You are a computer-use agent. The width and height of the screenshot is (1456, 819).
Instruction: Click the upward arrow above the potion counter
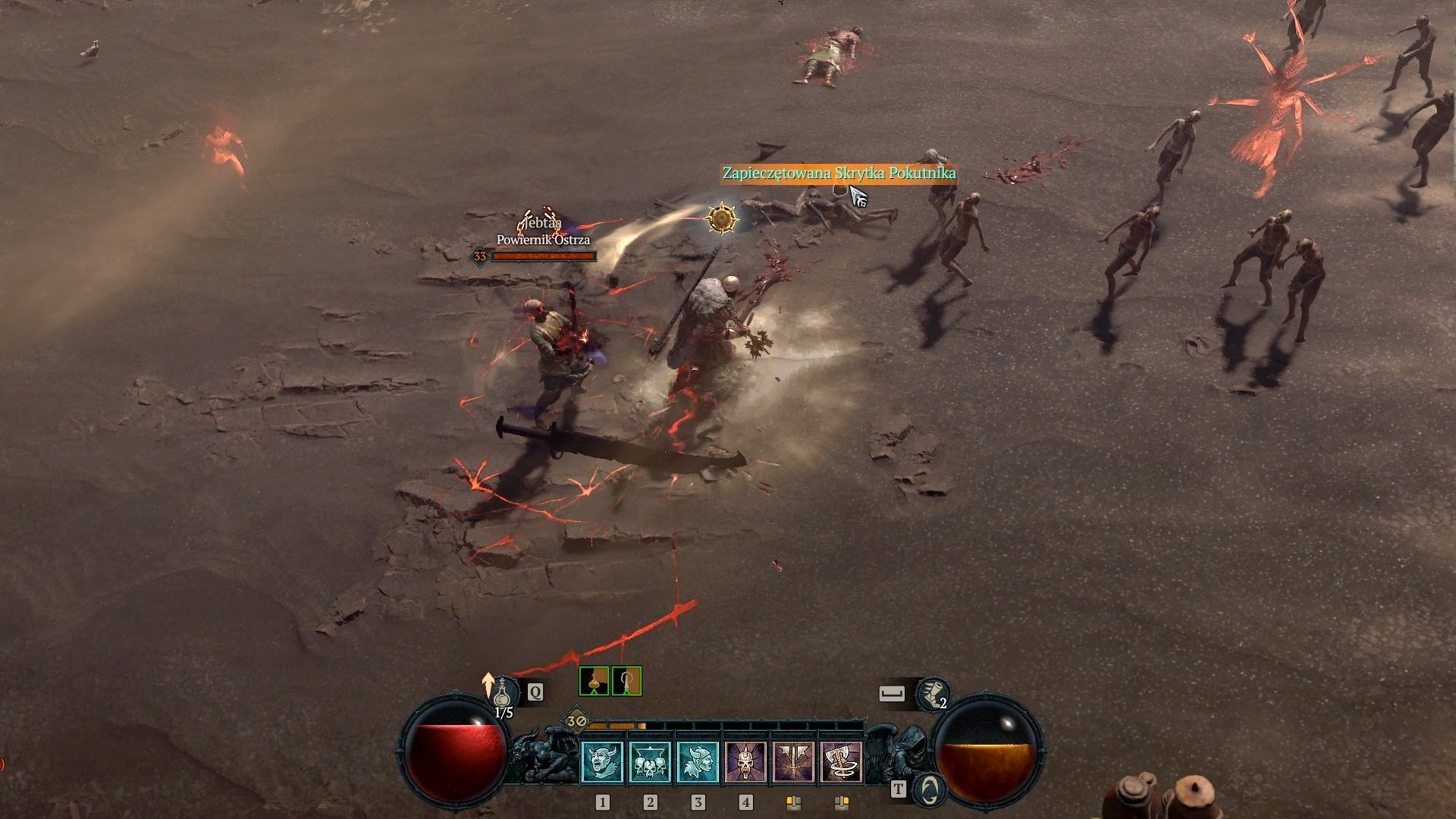tap(489, 685)
